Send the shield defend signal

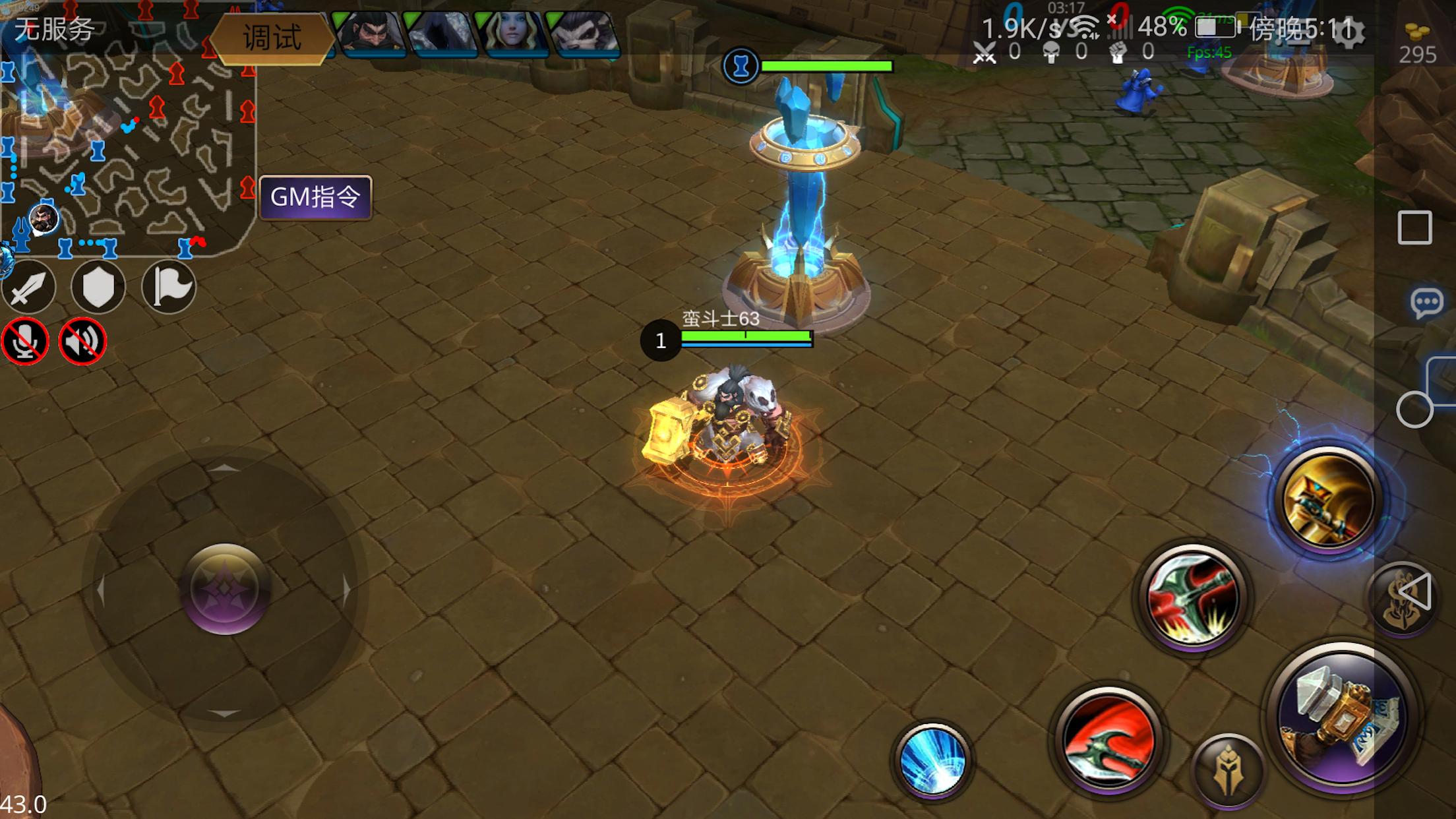click(x=98, y=288)
